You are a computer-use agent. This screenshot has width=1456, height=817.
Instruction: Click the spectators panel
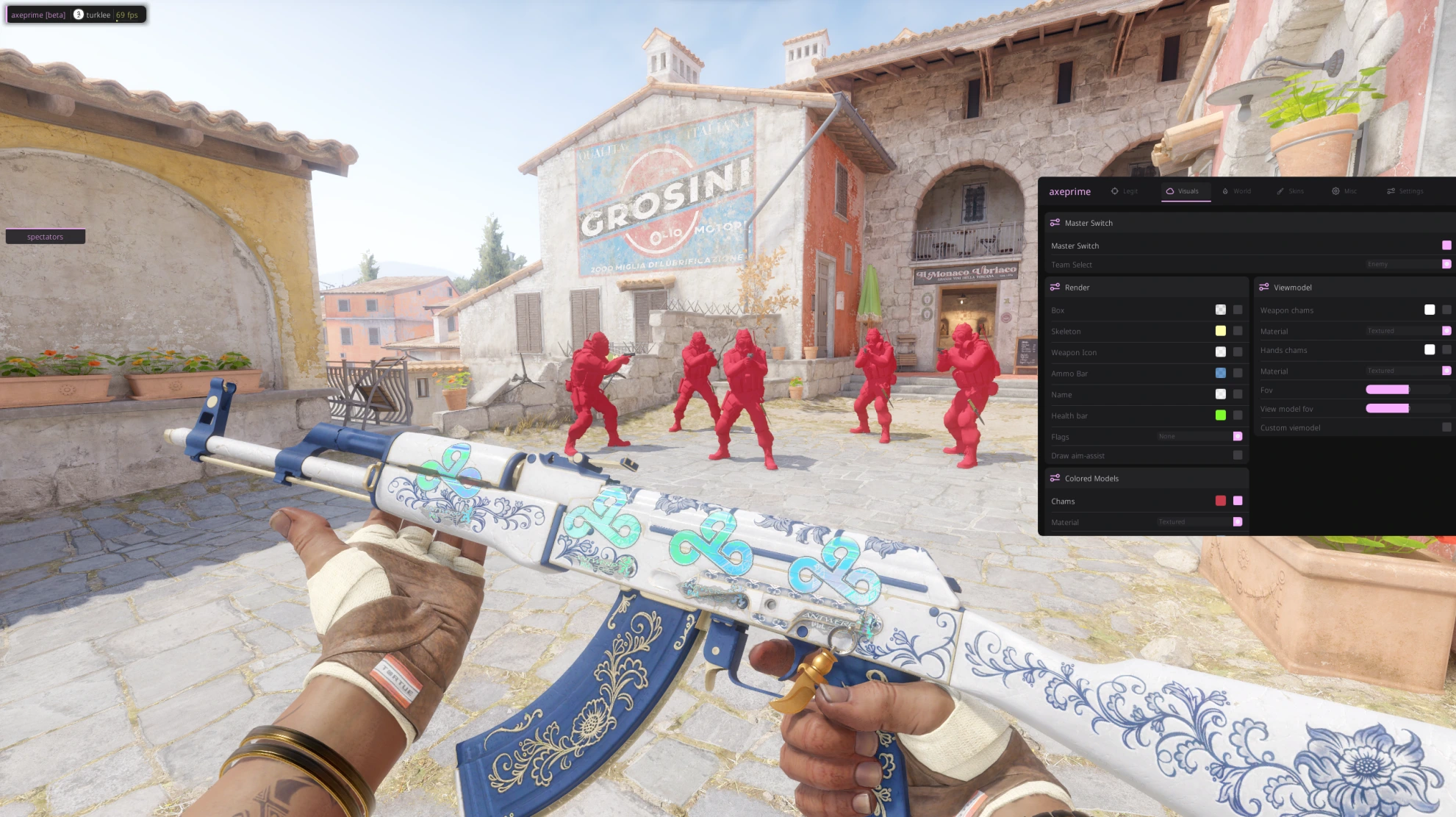[45, 236]
